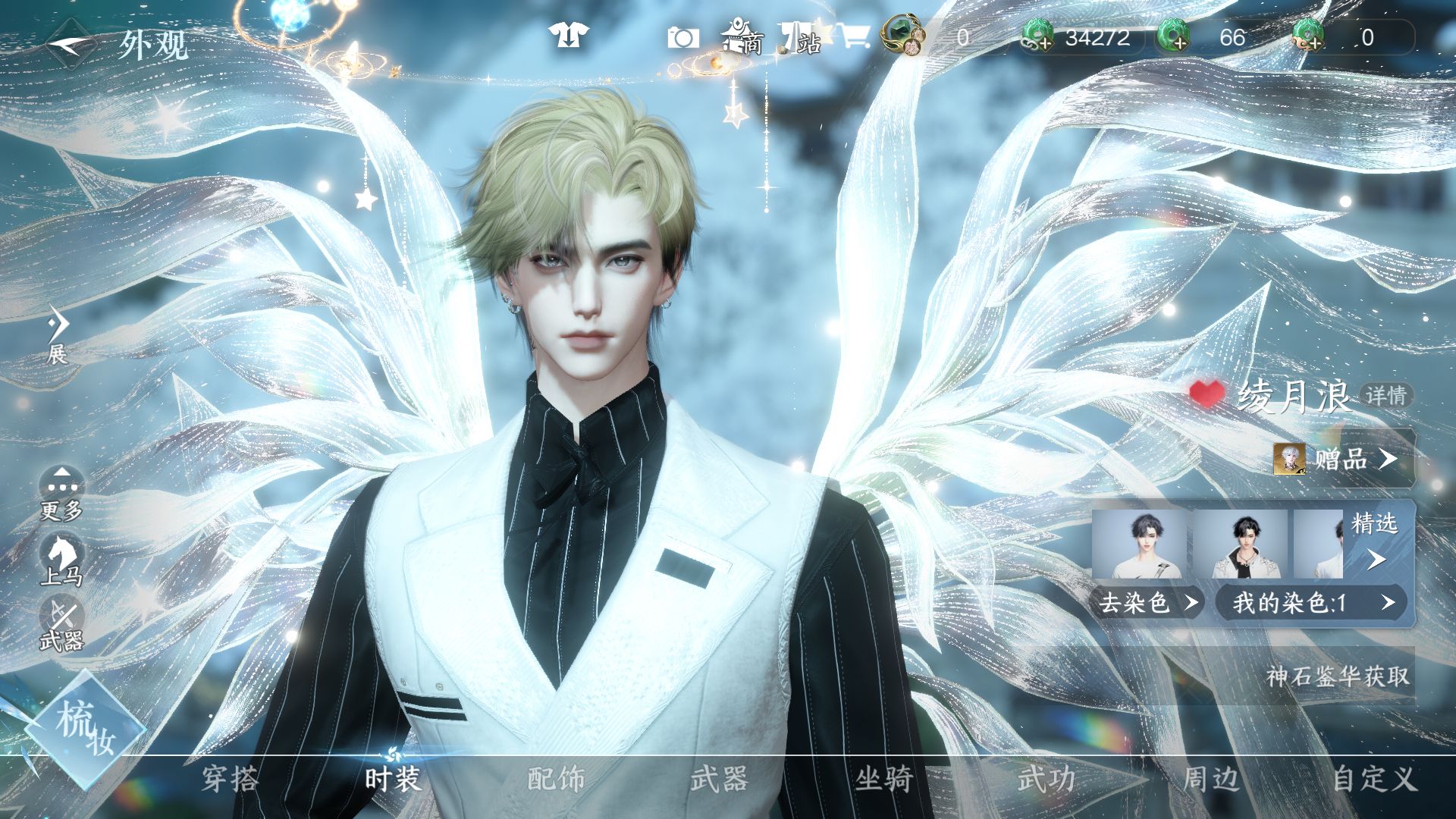This screenshot has width=1456, height=819.
Task: Go back using the top-left arrow
Action: [x=70, y=44]
